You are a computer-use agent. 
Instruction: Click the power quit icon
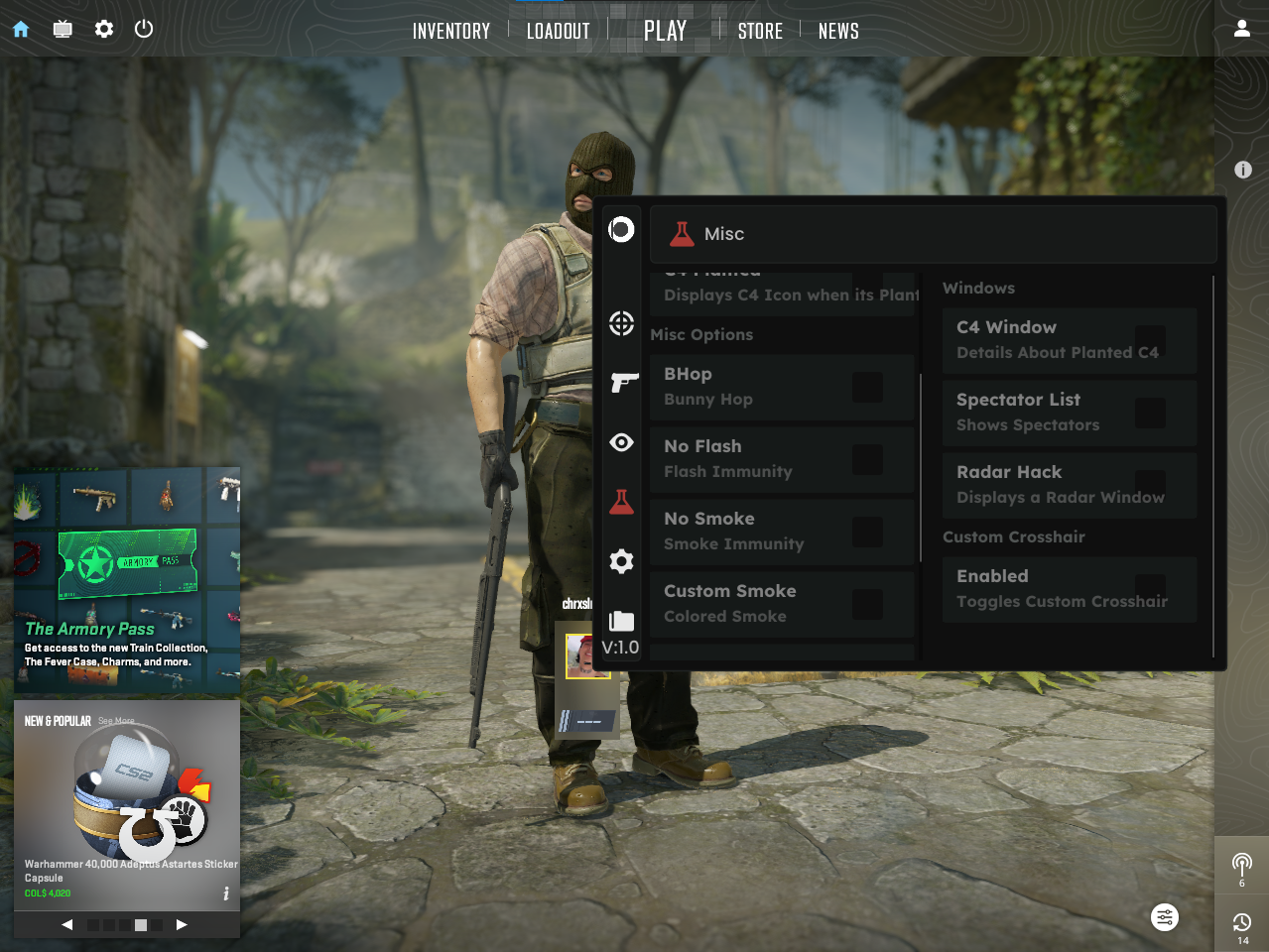click(144, 29)
